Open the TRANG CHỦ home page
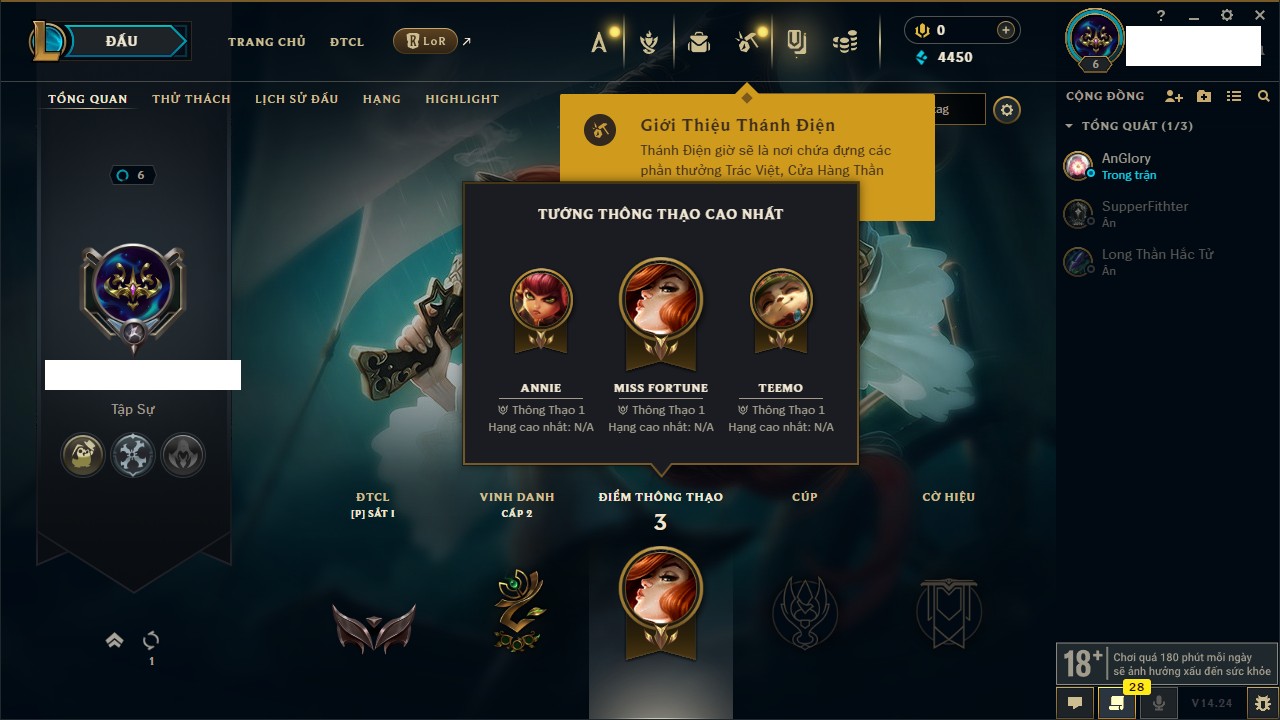Screen dimensions: 1280x720 (x=266, y=42)
